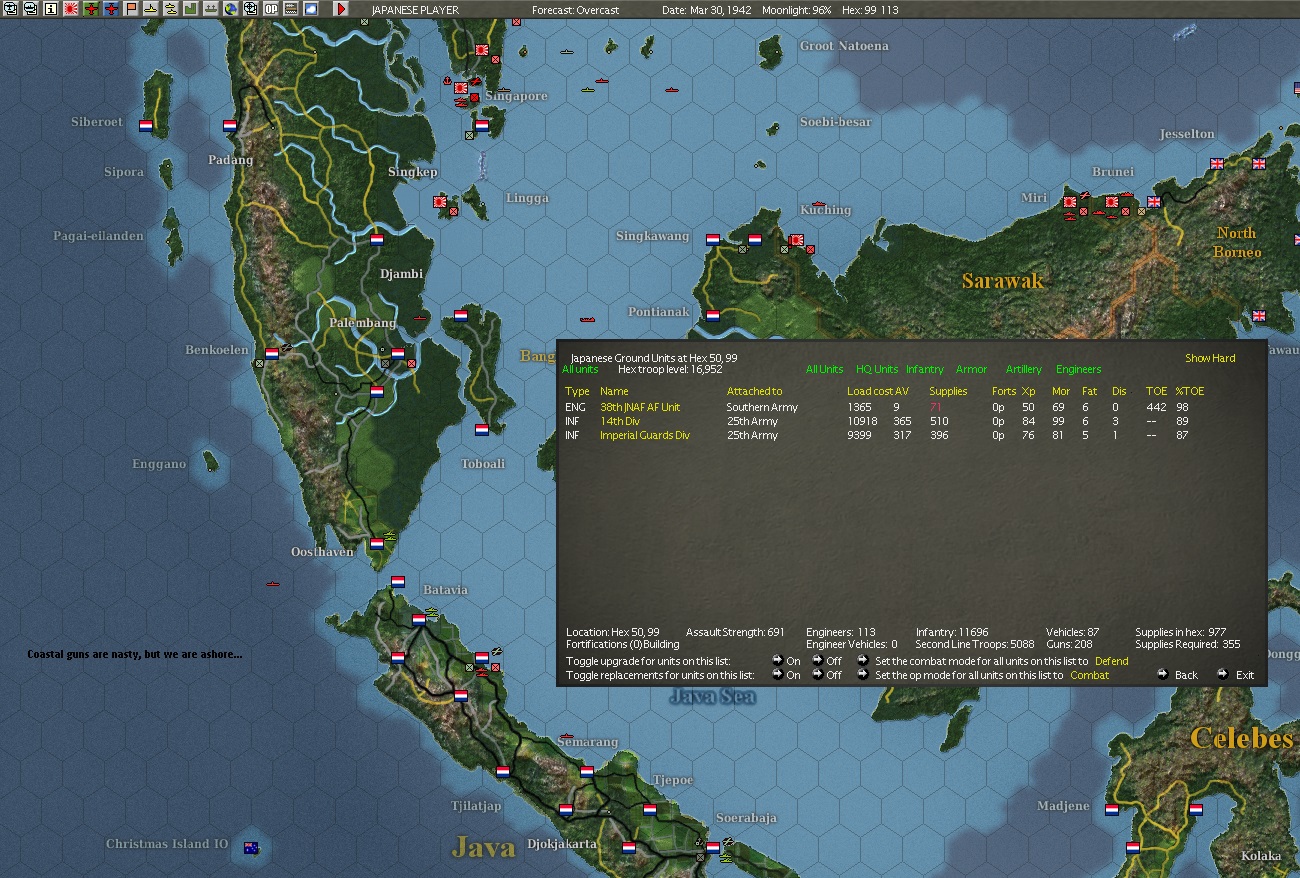The image size is (1300, 878).
Task: Sort the unit list by Supplies column
Action: pyautogui.click(x=948, y=391)
